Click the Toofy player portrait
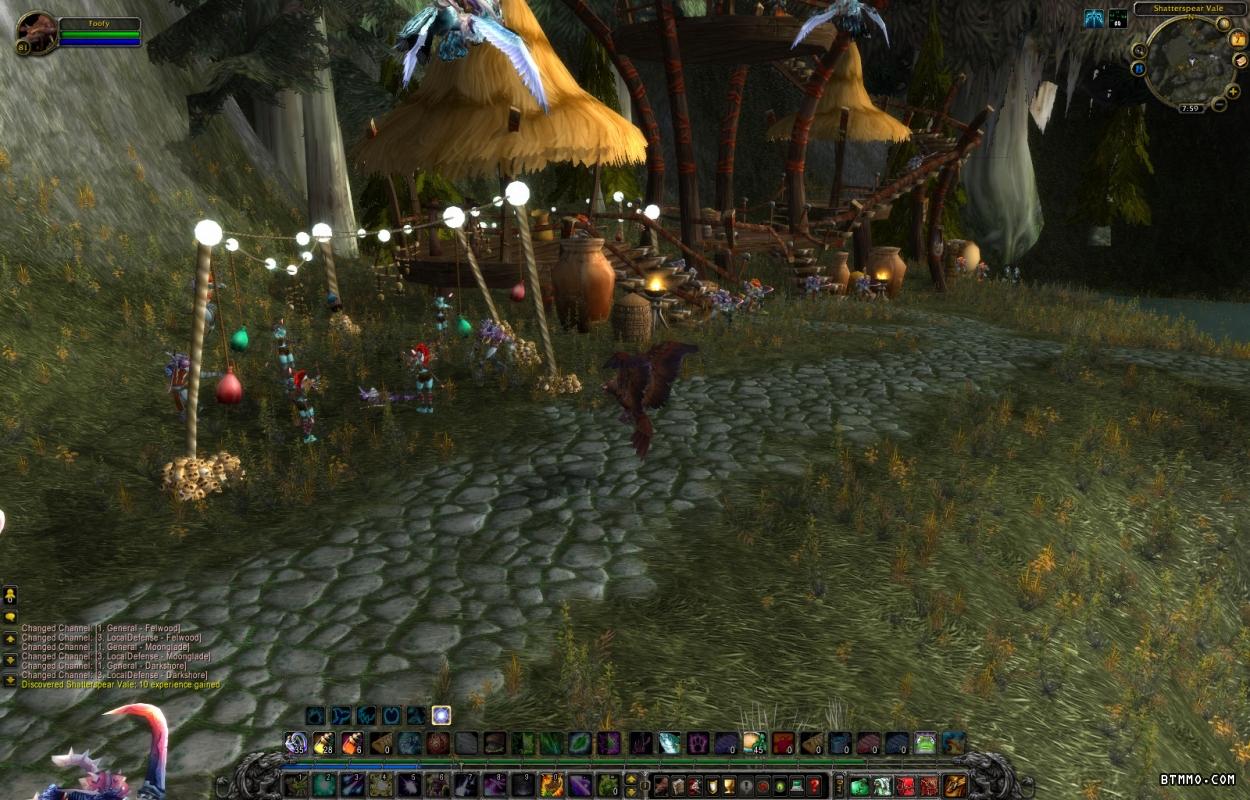 click(x=36, y=33)
